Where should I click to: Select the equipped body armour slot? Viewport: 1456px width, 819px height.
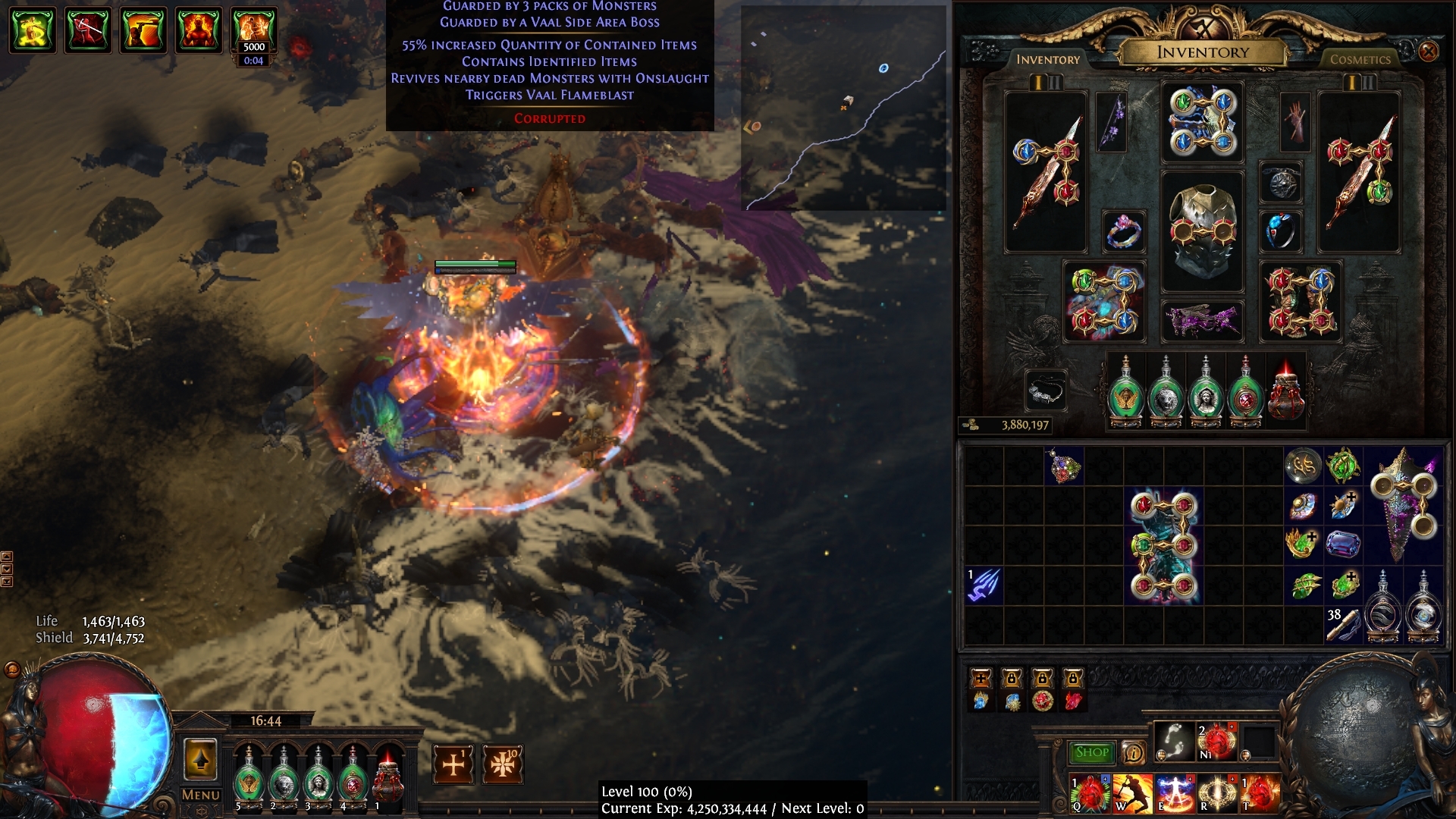point(1202,231)
